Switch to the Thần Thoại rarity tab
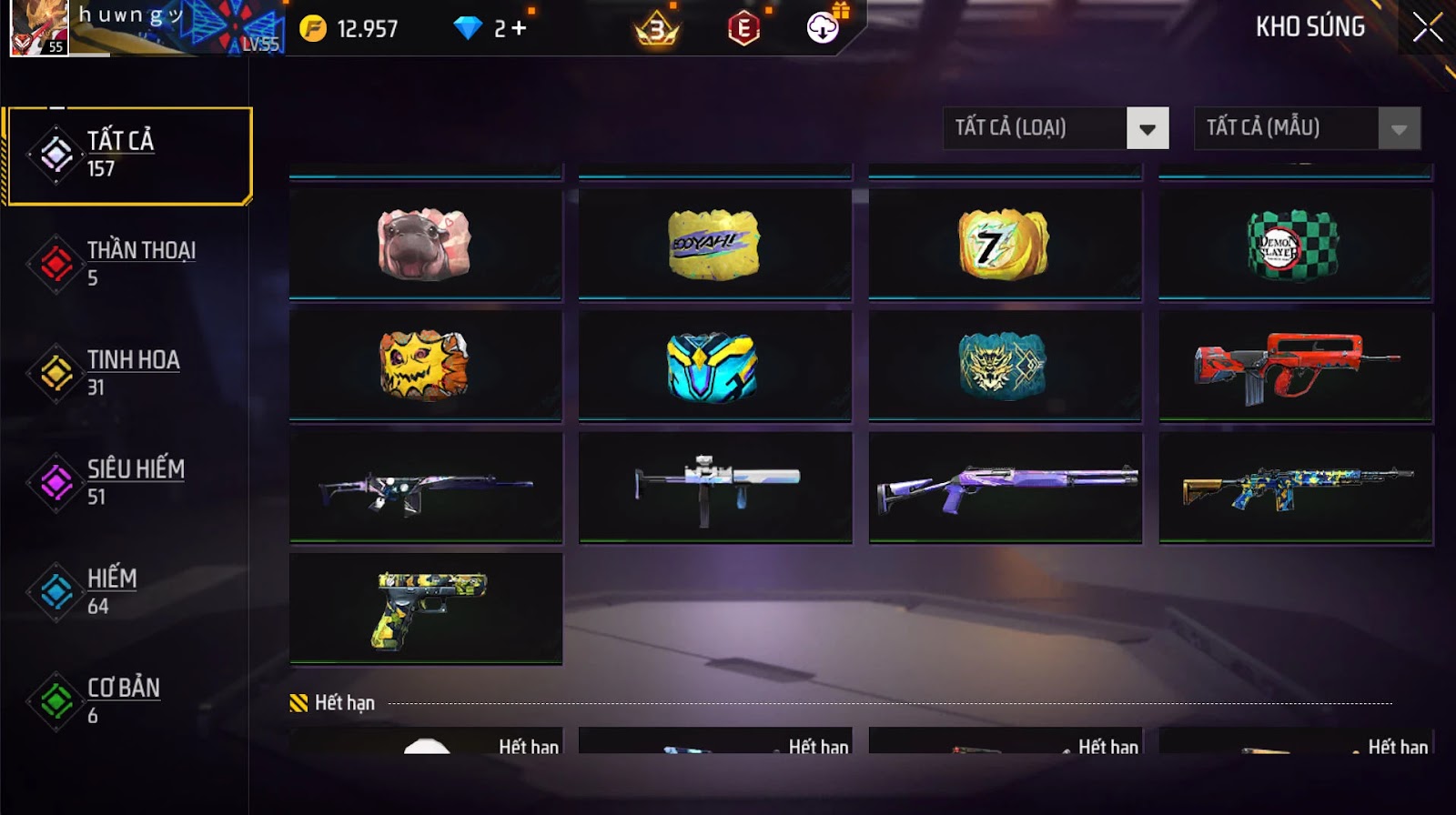The height and width of the screenshot is (815, 1456). [x=127, y=264]
